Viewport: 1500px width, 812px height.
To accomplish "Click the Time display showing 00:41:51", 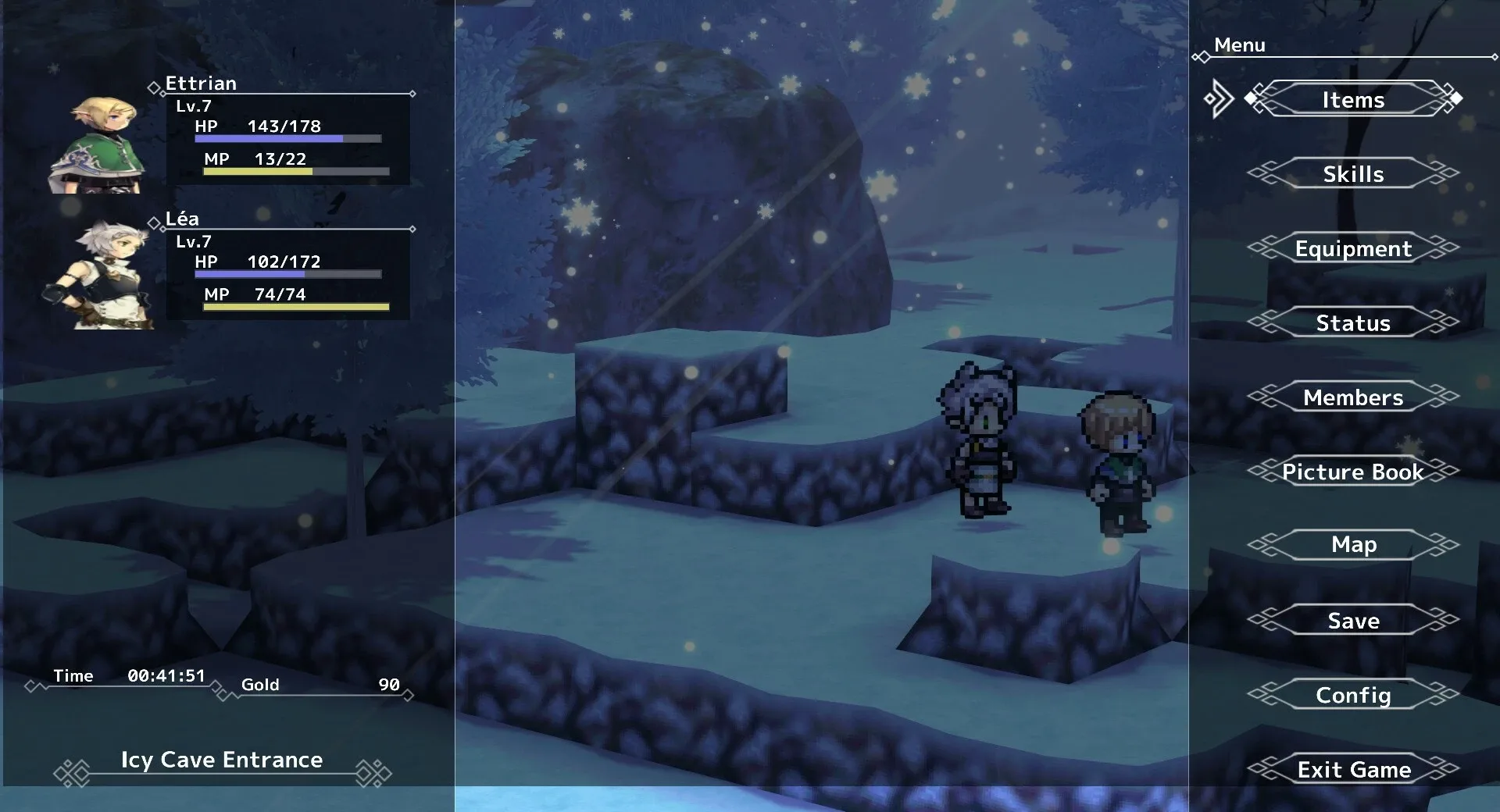I will tap(168, 676).
